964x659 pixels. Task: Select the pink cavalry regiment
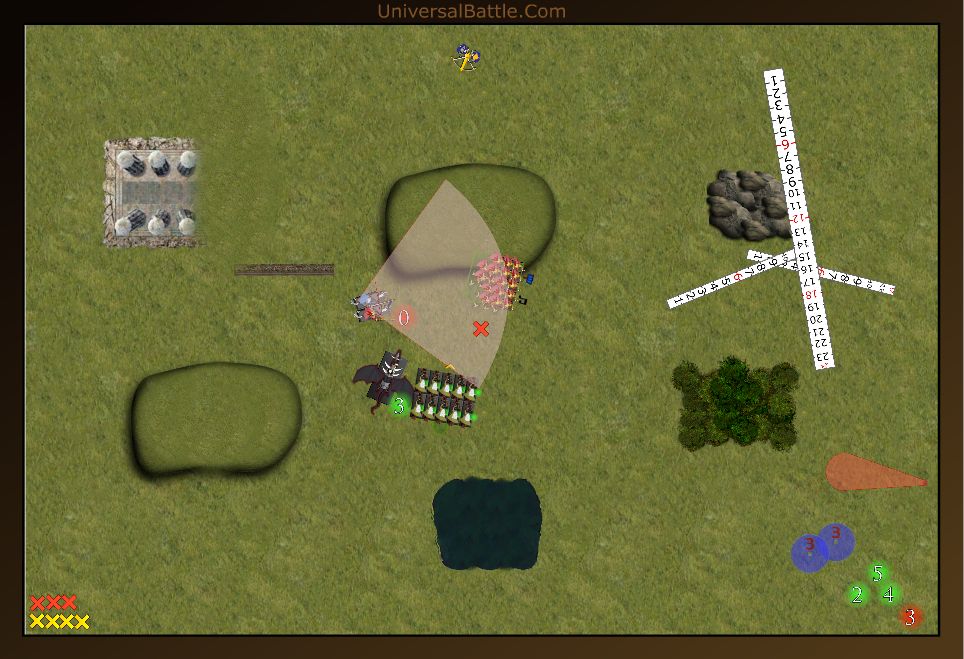[499, 281]
